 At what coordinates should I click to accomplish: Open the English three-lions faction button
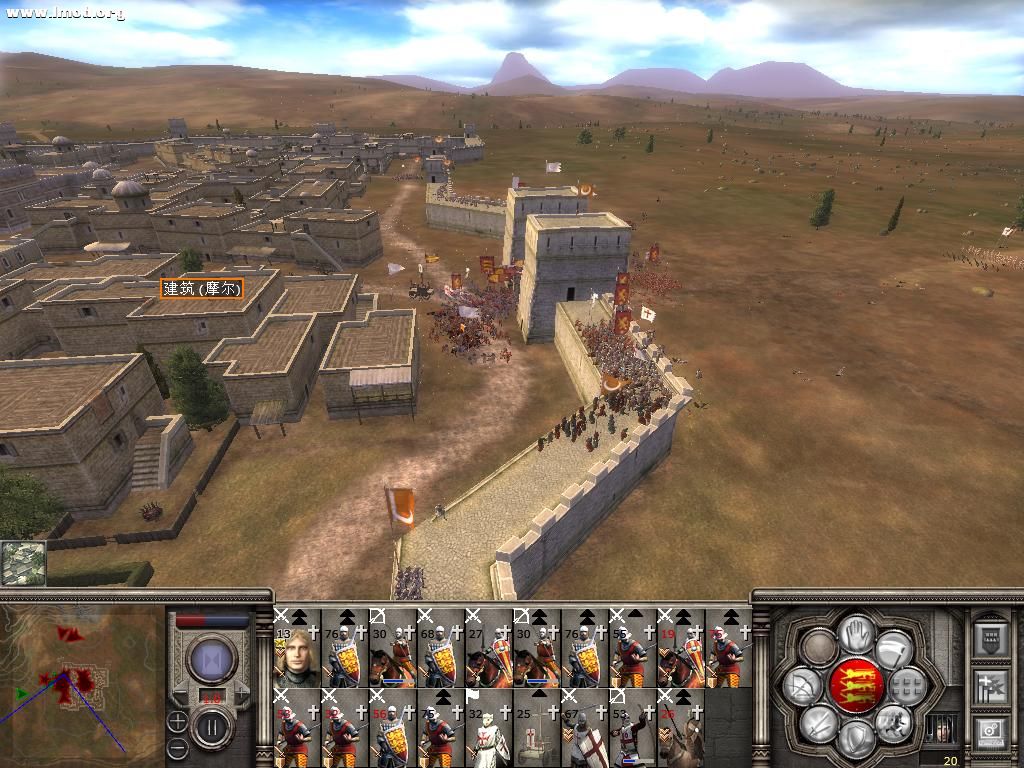856,685
